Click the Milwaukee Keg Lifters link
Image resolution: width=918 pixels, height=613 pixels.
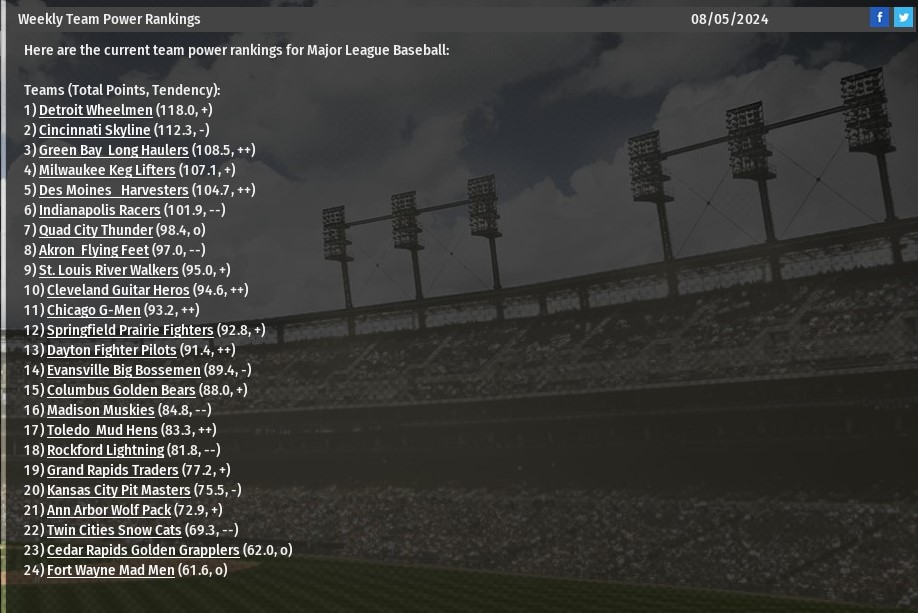coord(107,170)
